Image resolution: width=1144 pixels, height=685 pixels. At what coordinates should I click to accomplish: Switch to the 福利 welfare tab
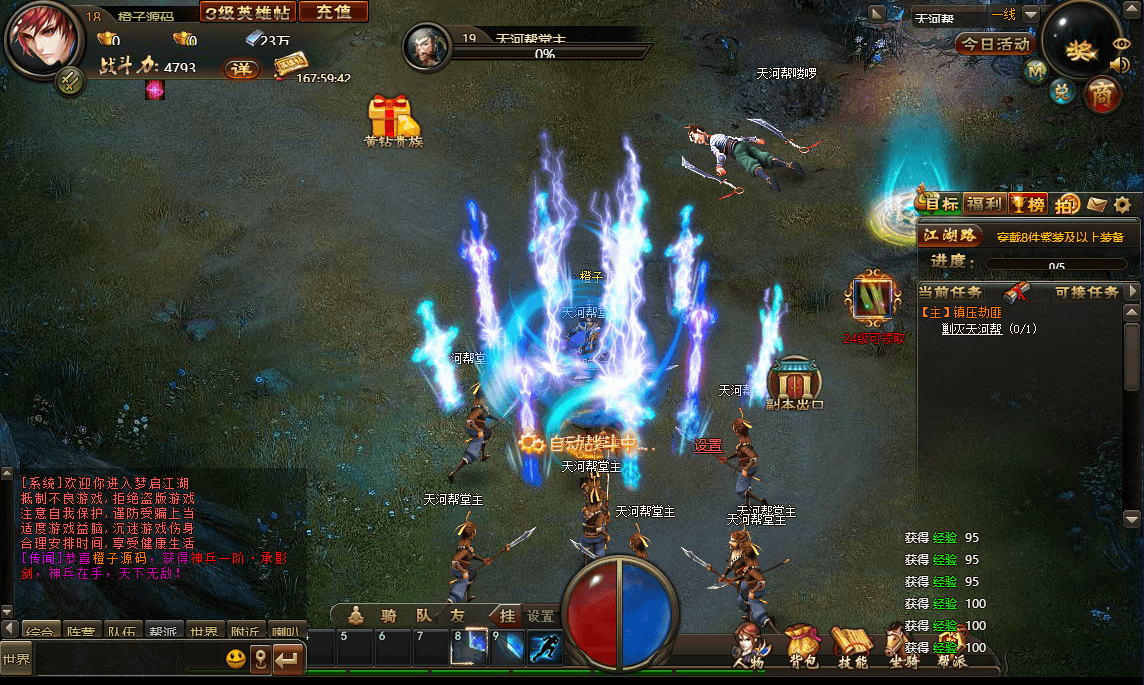pos(985,204)
